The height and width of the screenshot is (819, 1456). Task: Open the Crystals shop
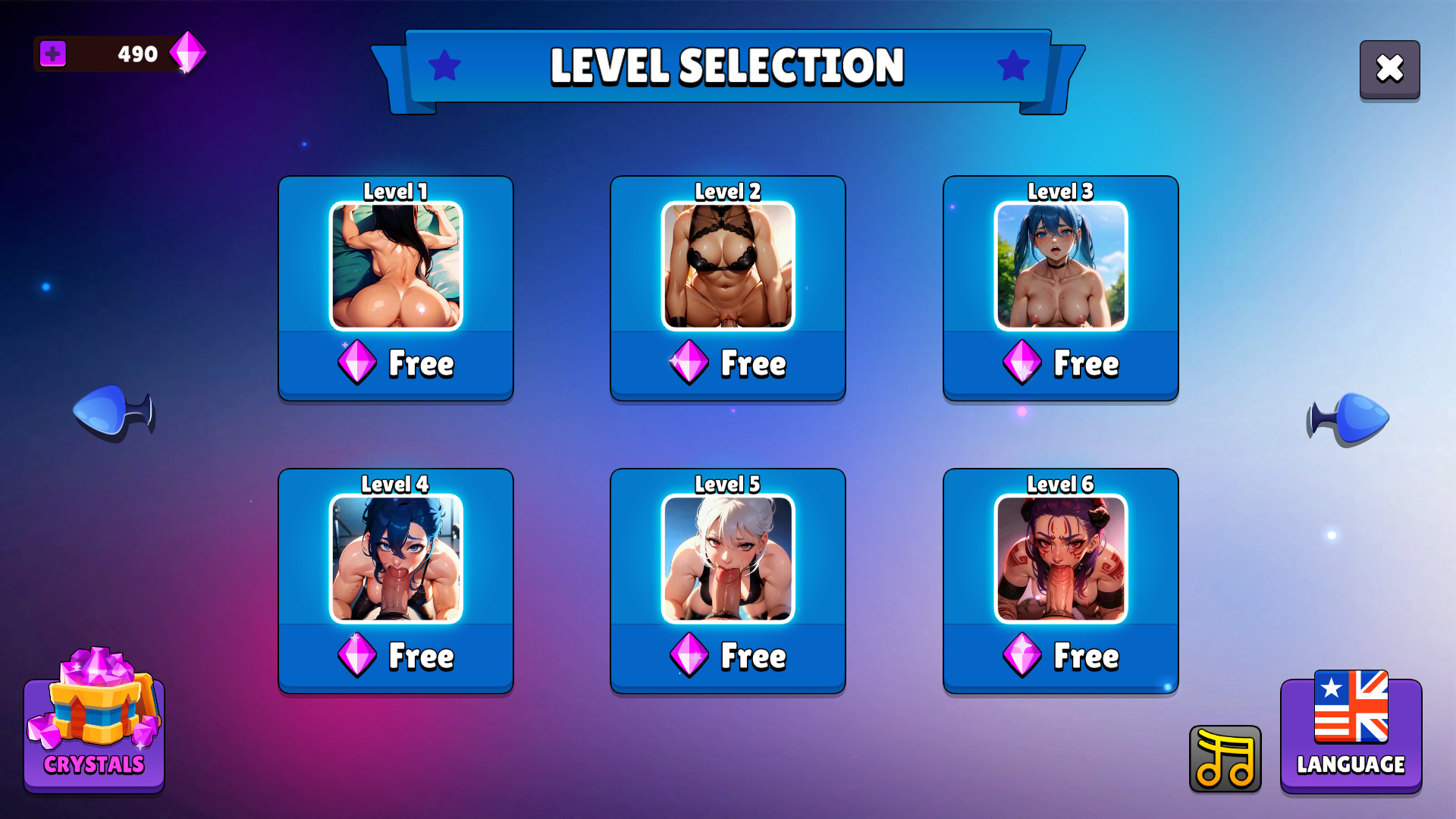click(x=94, y=728)
